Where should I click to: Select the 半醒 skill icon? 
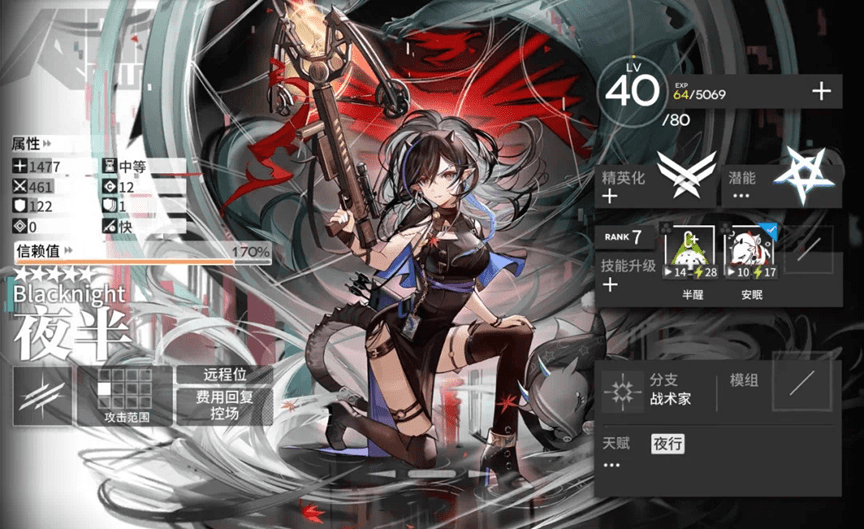(x=694, y=255)
